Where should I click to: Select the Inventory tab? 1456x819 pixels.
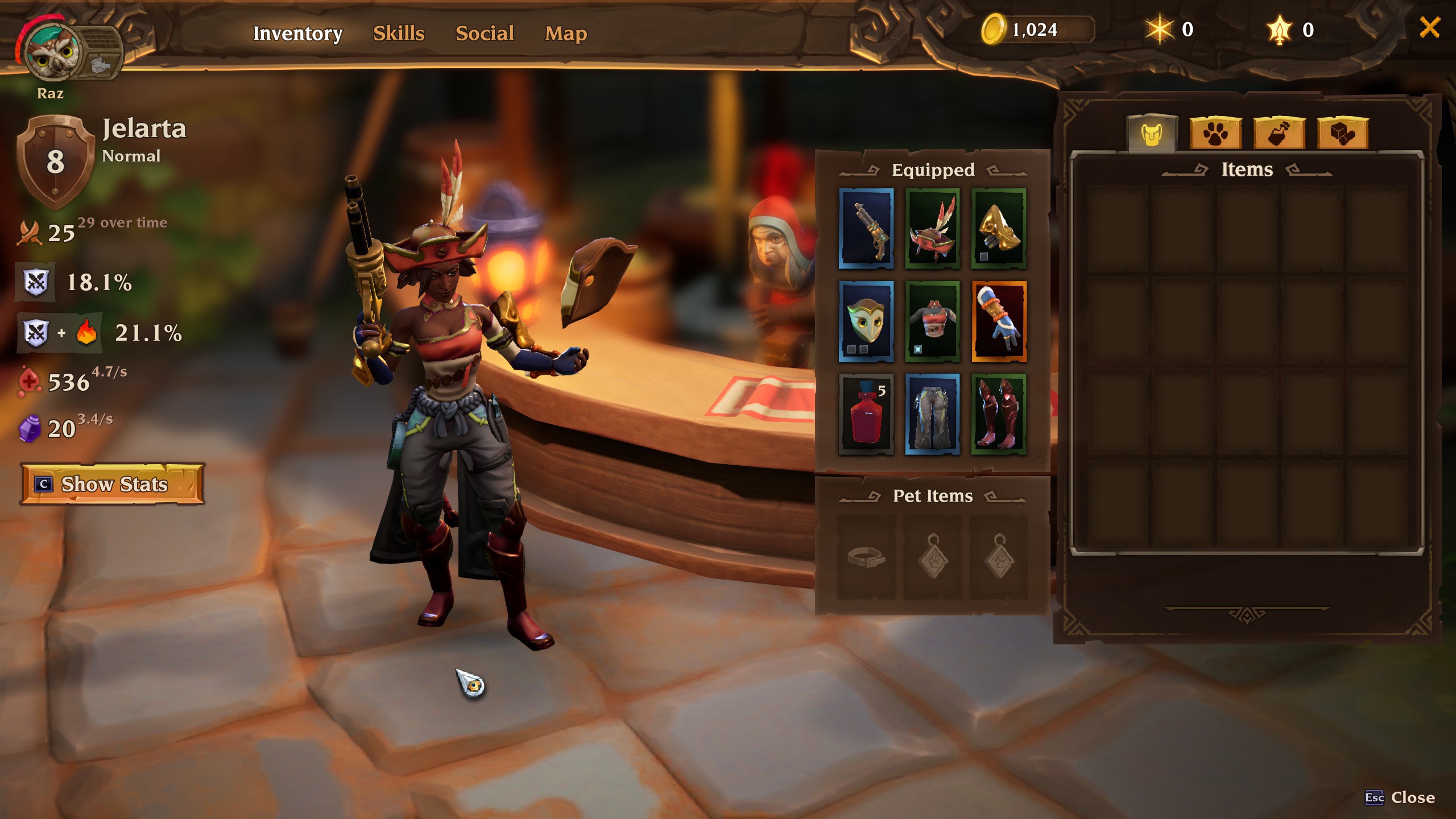(297, 33)
